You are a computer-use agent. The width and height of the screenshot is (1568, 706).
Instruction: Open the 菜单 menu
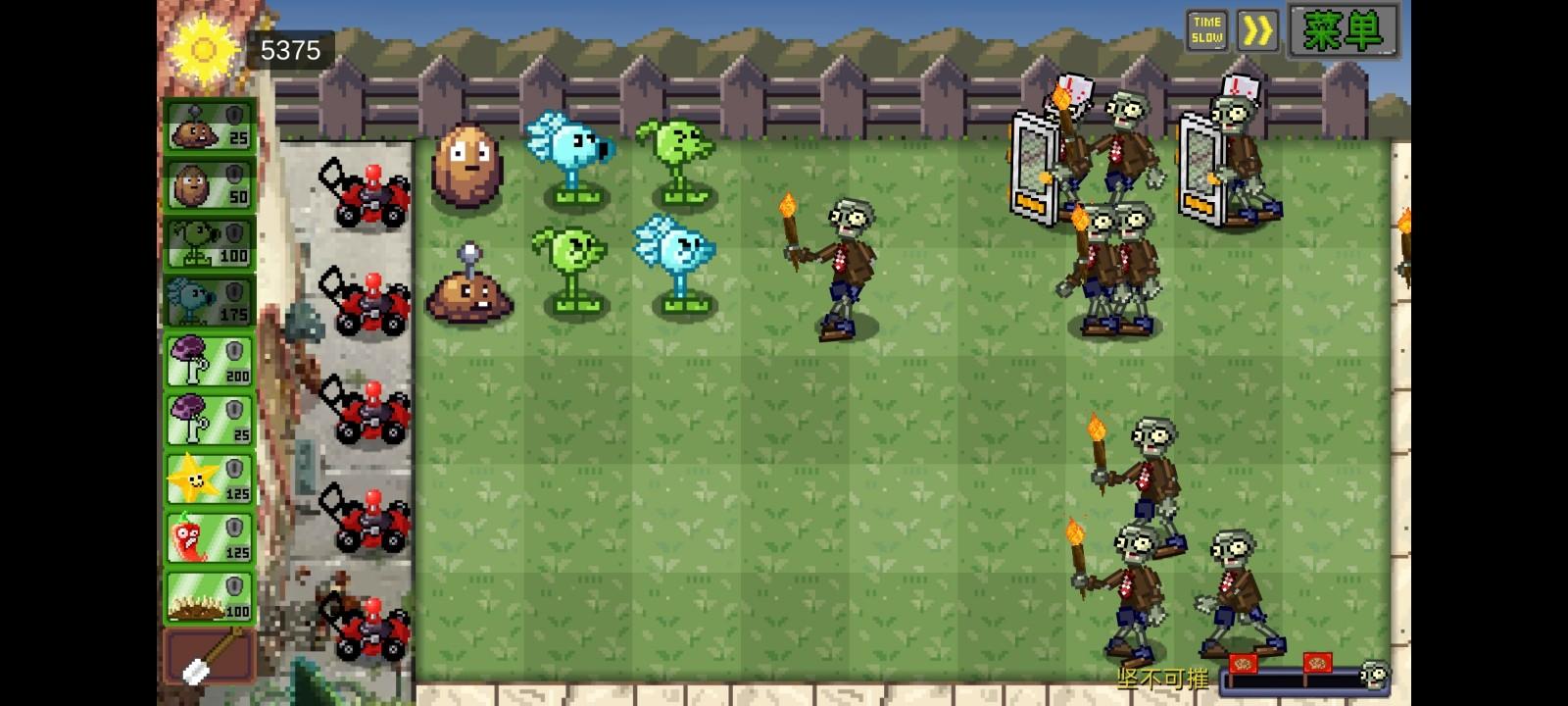coord(1345,30)
